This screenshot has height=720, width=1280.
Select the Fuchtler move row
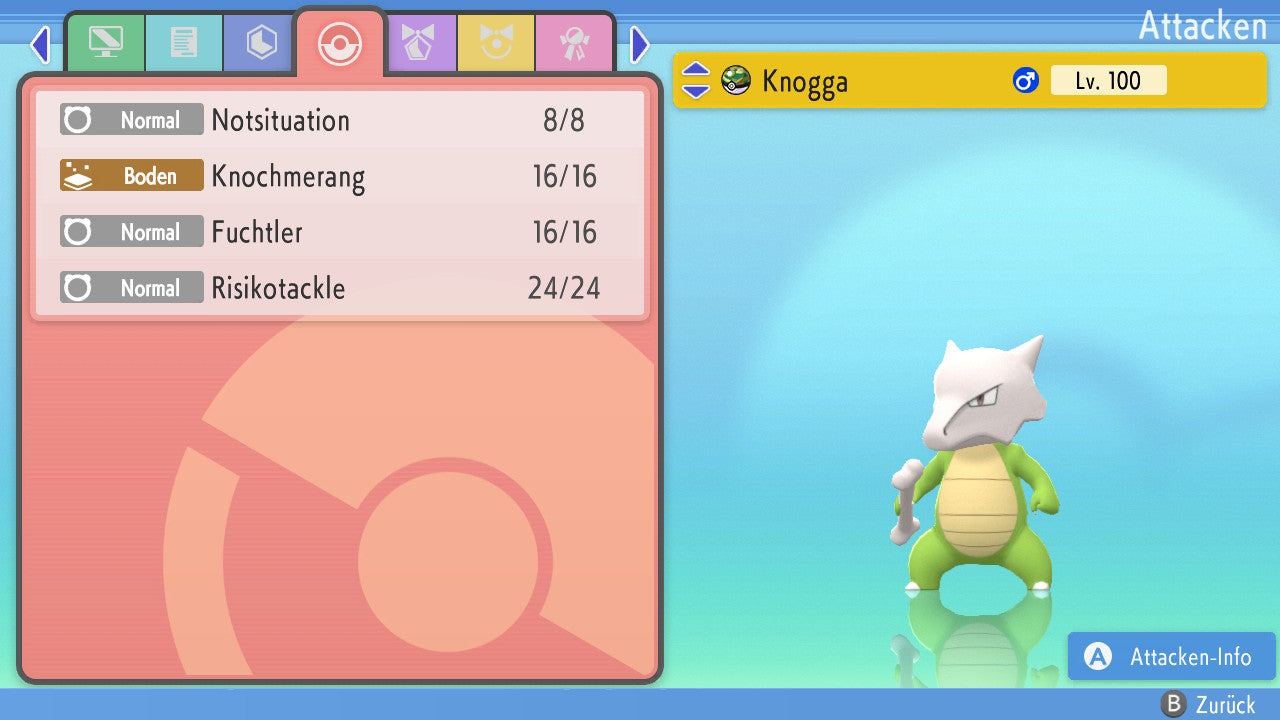[340, 233]
